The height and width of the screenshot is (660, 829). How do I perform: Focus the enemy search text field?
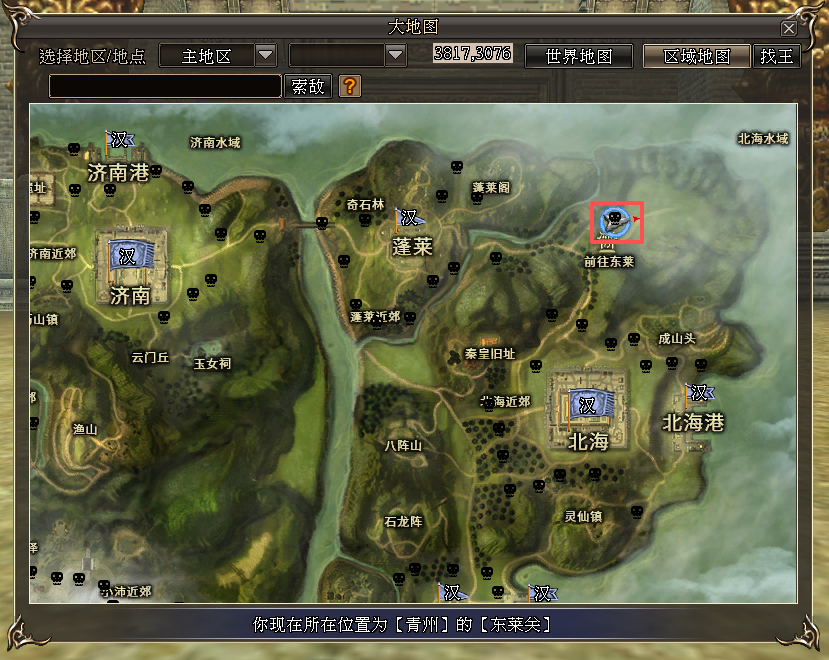pyautogui.click(x=165, y=87)
